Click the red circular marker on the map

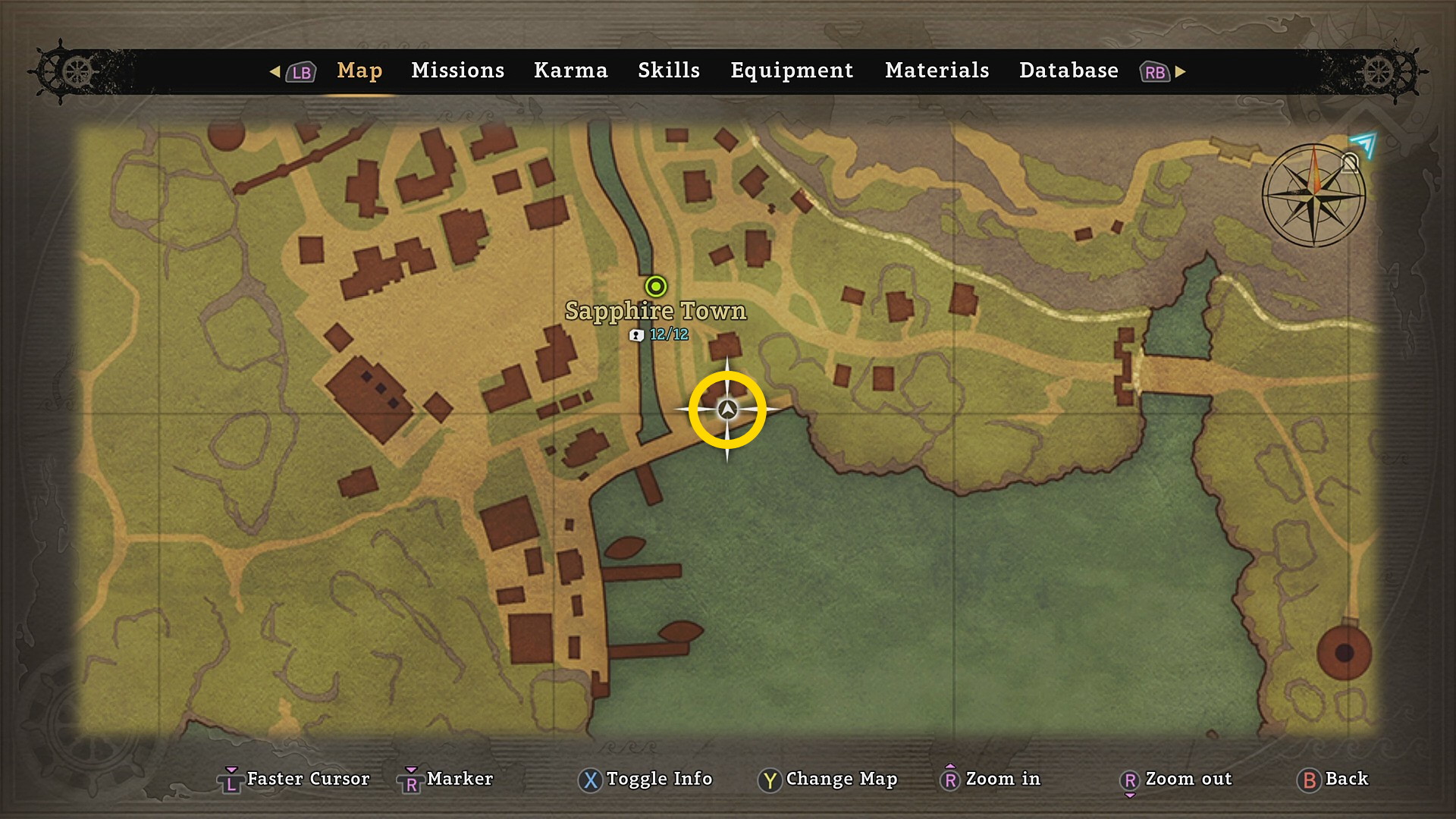point(1344,653)
